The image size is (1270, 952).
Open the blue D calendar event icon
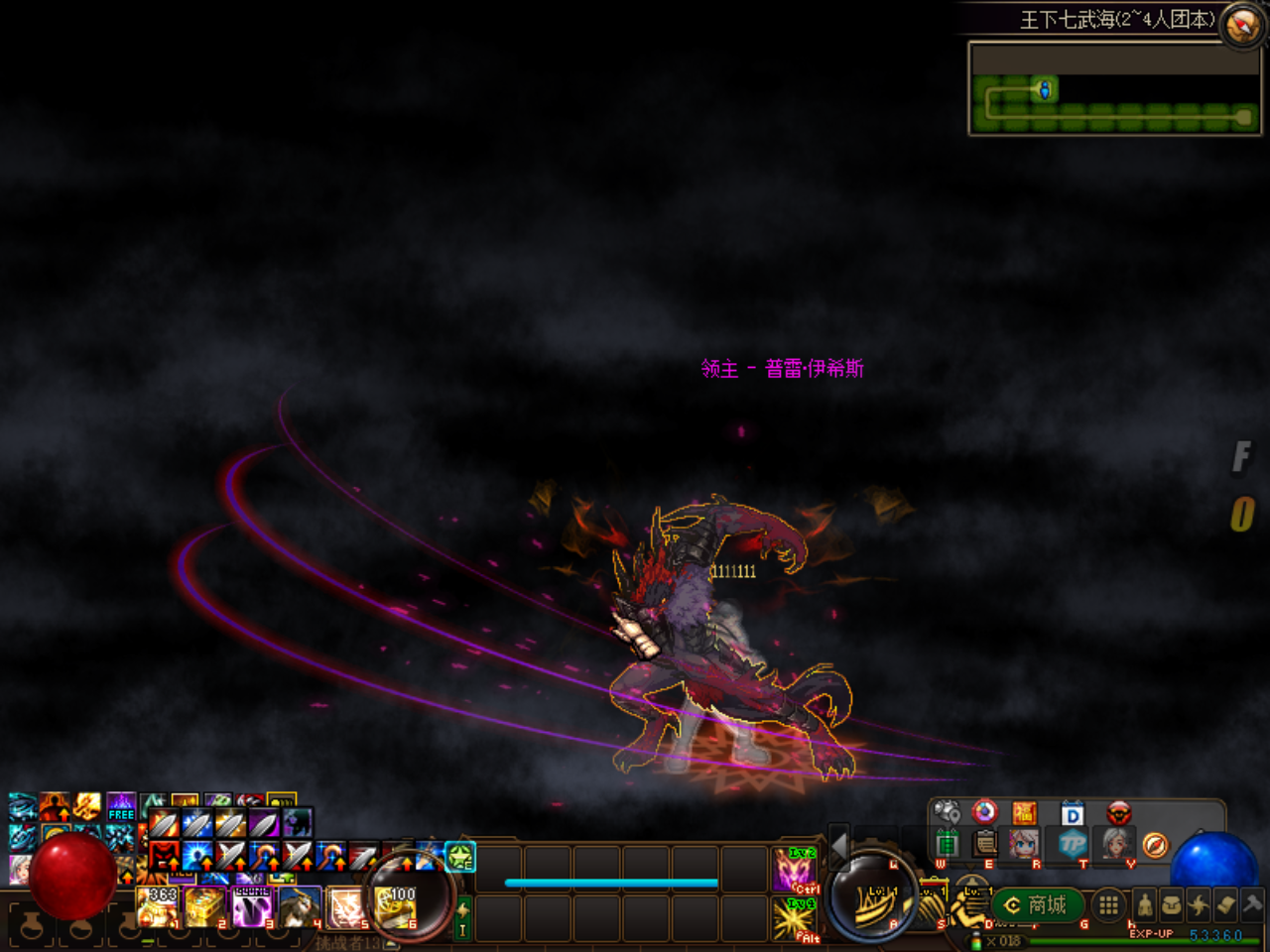click(1072, 813)
